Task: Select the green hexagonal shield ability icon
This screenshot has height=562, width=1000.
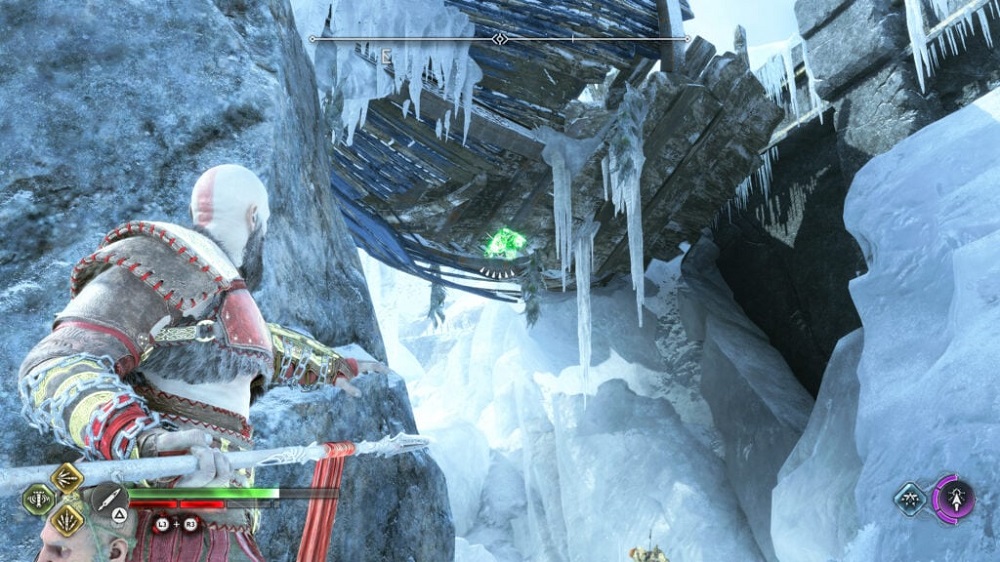Action: (x=39, y=499)
